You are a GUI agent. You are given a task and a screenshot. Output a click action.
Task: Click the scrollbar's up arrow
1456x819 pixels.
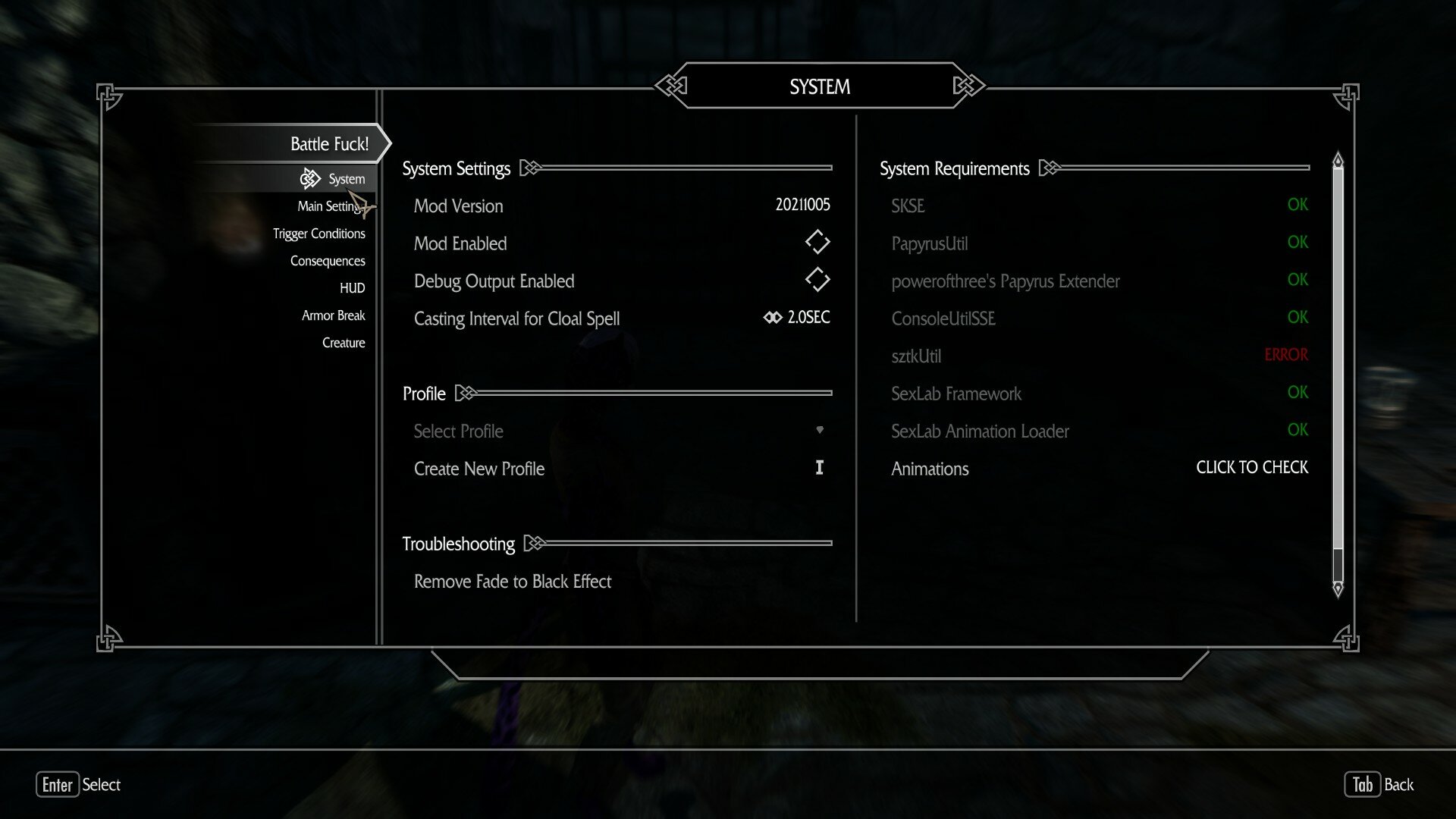(x=1338, y=160)
